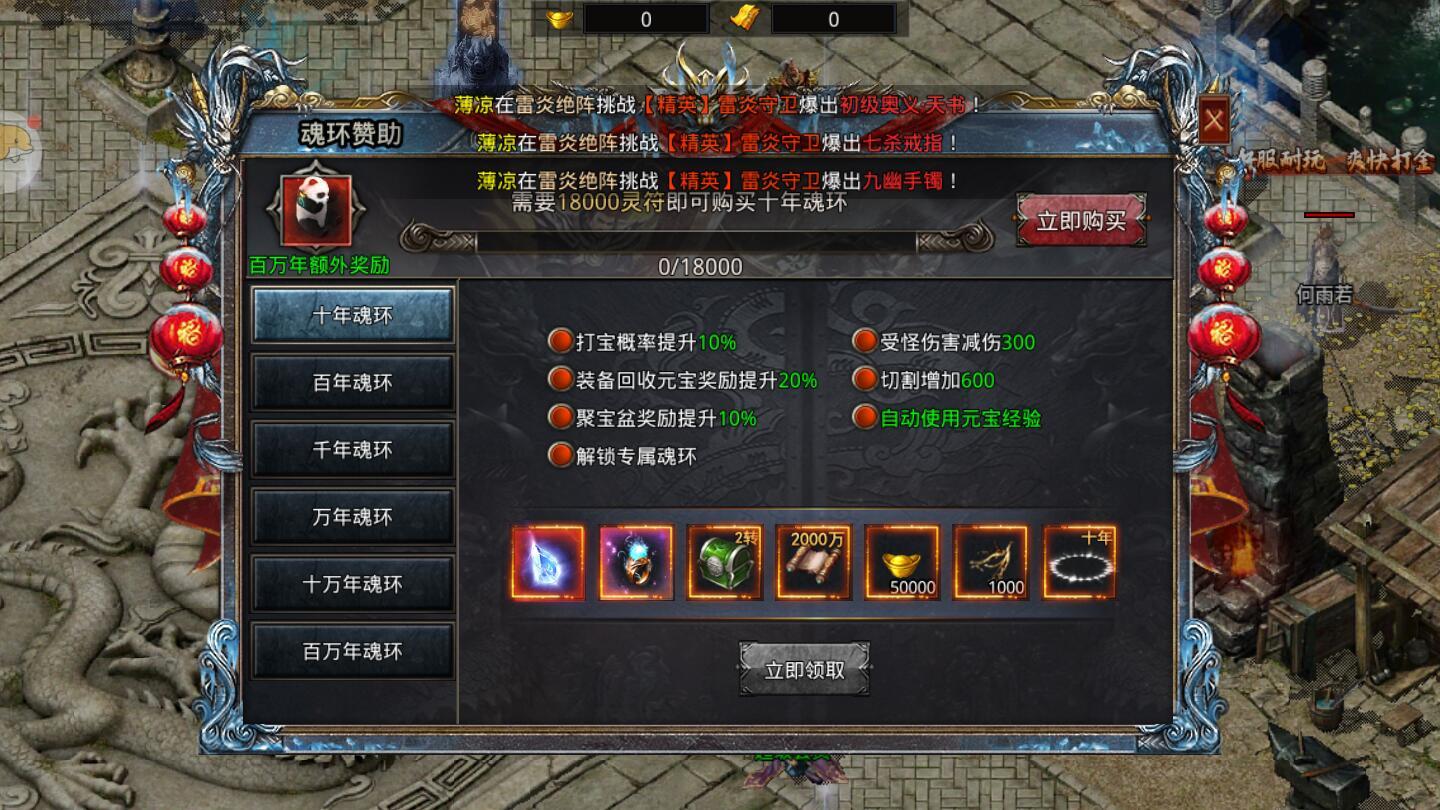Expand the 十万年魂环 category

(x=352, y=584)
